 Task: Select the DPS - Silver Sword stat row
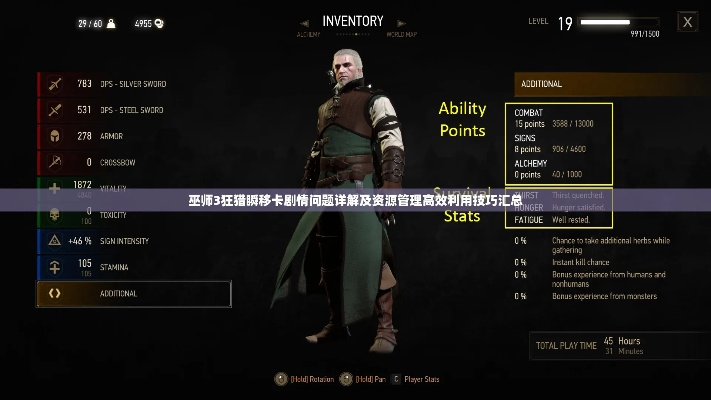click(133, 84)
